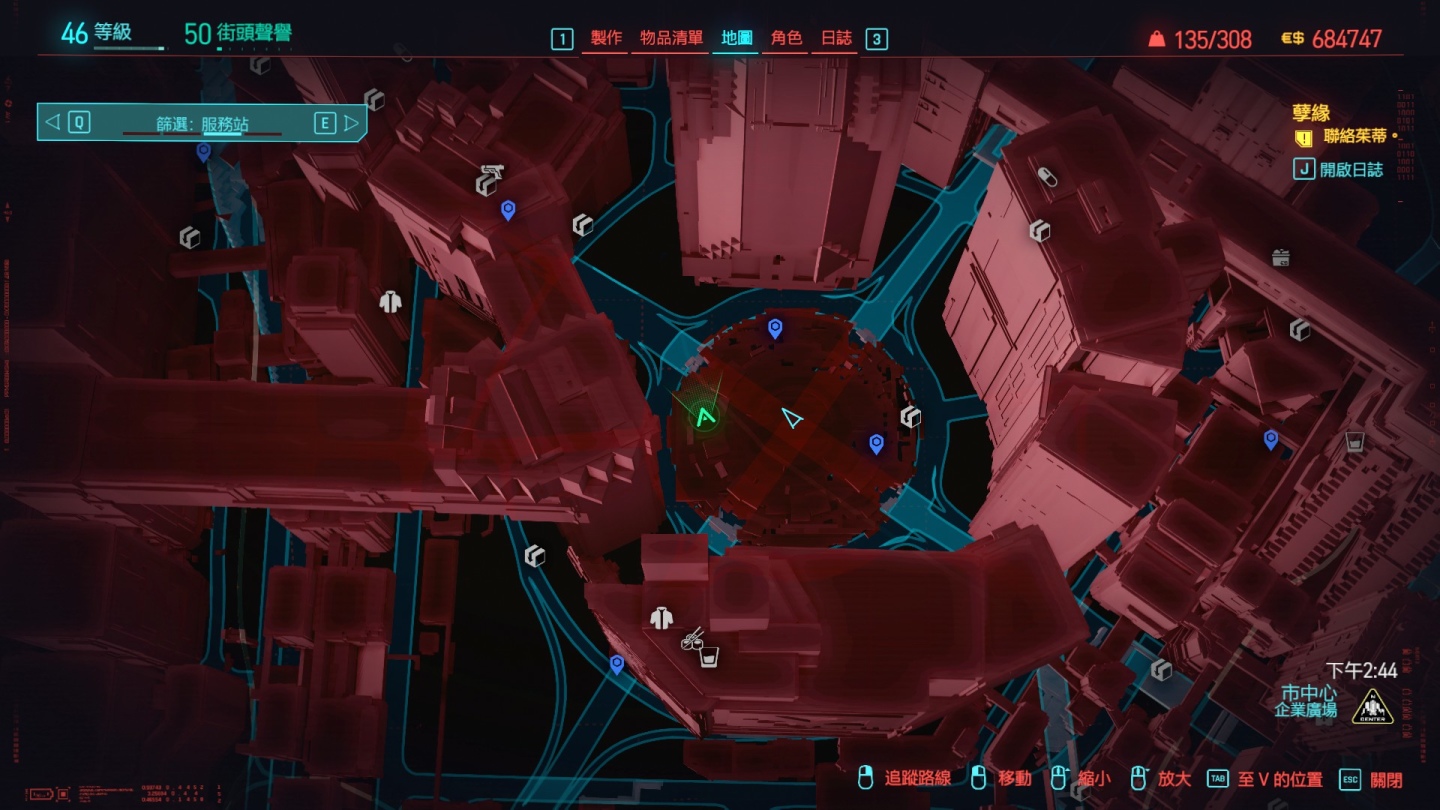Select the gun shop map icon

[489, 179]
